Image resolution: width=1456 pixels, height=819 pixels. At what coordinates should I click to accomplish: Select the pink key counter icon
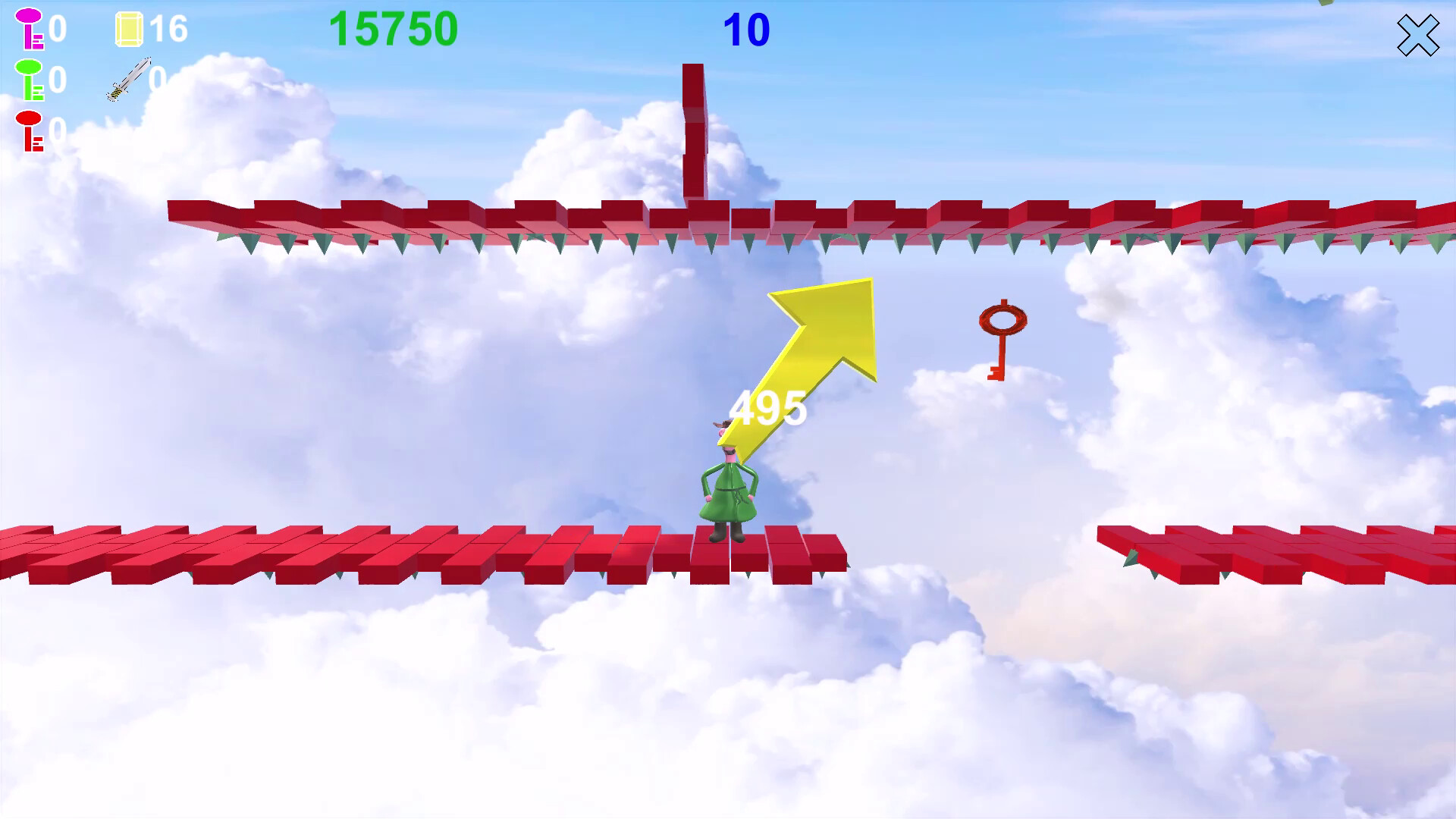29,30
